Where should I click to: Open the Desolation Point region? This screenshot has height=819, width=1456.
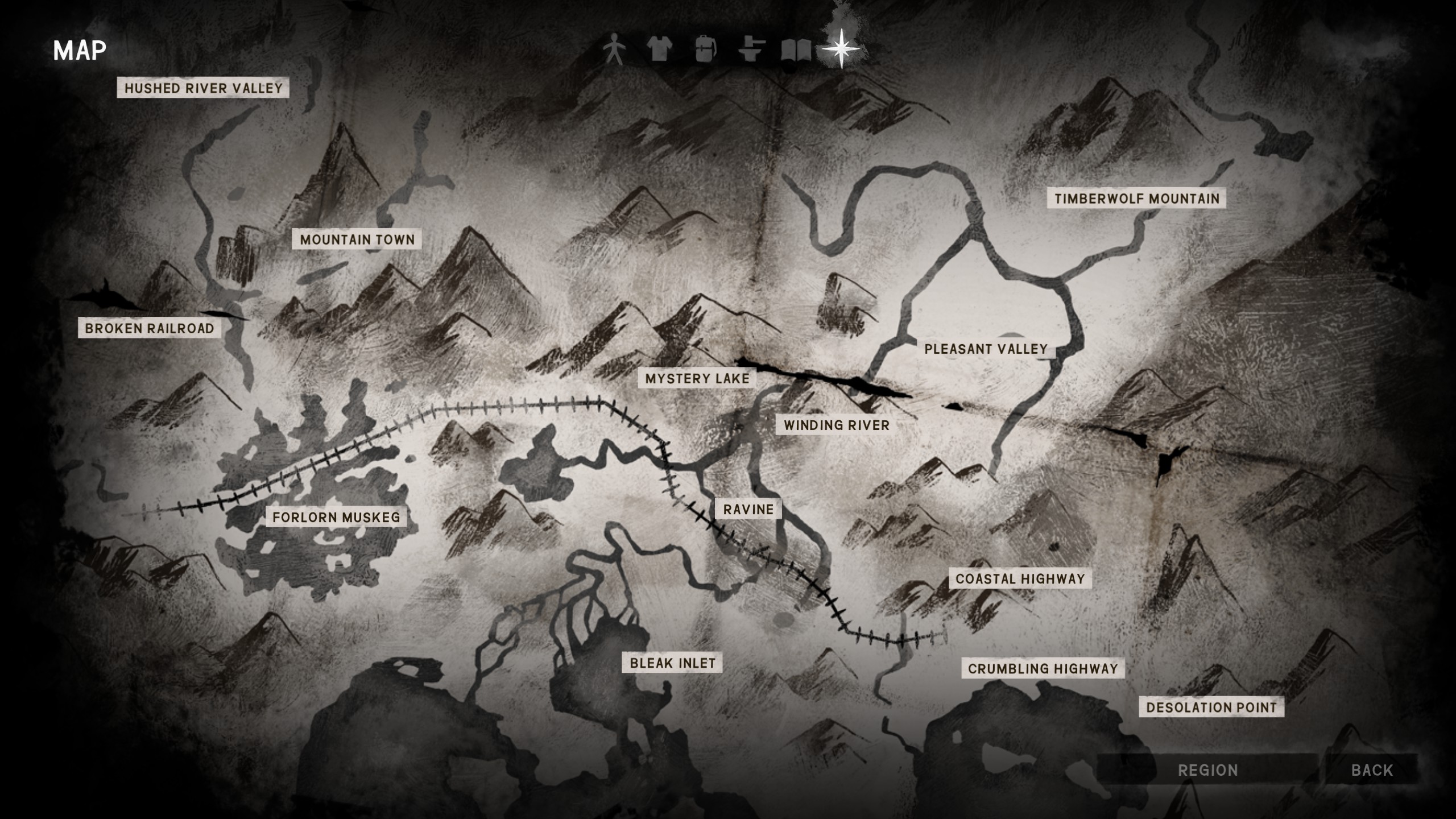coord(1211,707)
